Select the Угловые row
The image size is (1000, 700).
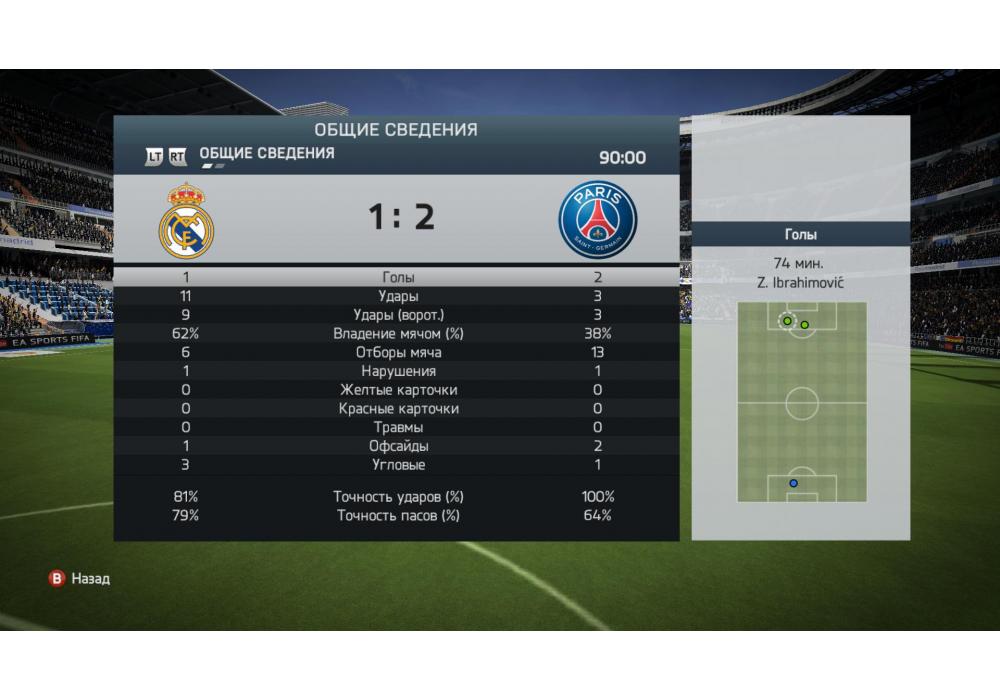point(397,465)
